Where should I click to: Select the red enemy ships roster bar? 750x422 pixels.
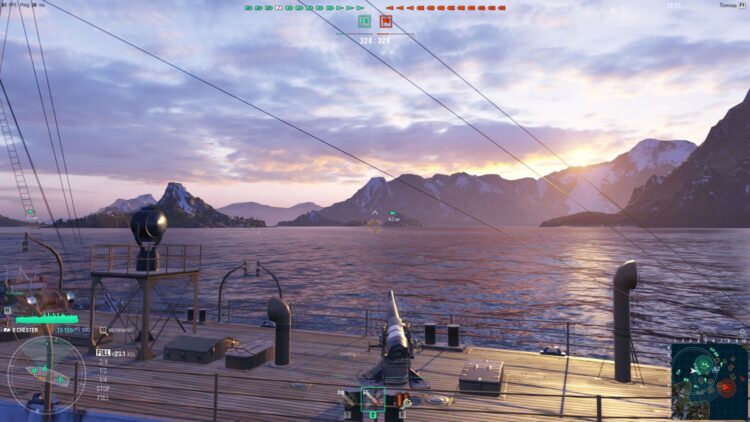click(445, 8)
